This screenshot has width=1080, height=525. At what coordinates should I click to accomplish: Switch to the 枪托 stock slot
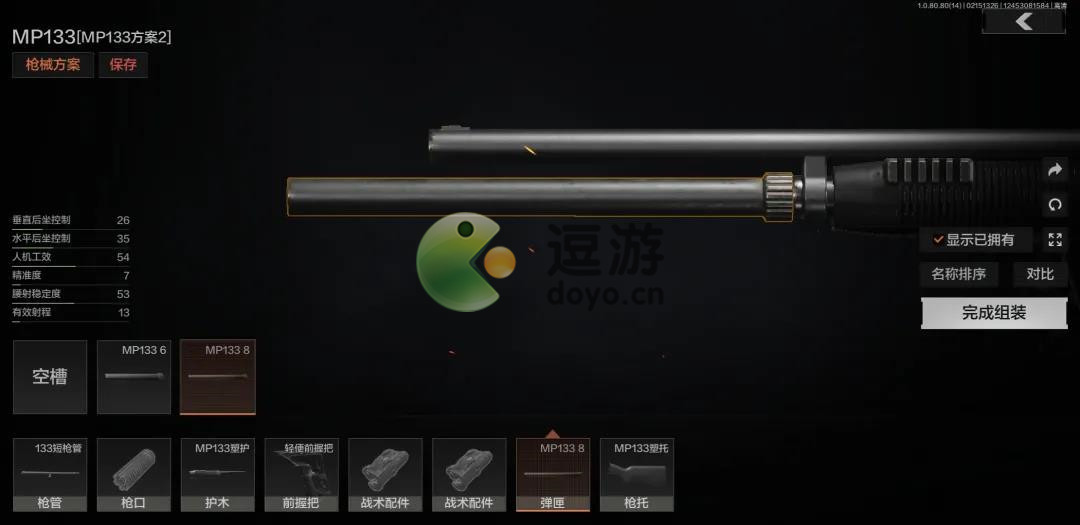(636, 475)
